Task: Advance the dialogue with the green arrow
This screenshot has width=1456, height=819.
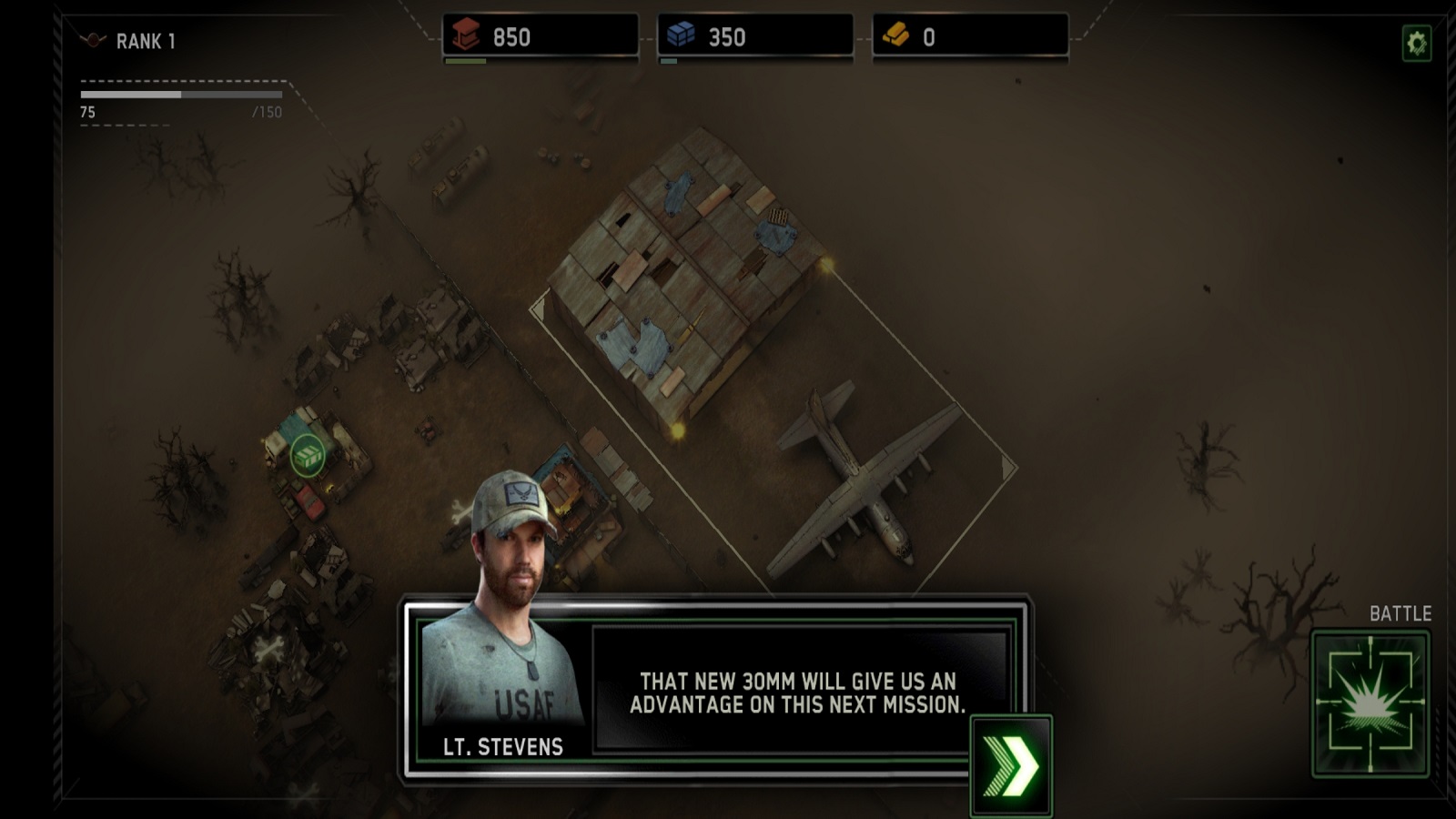Action: [x=1011, y=766]
